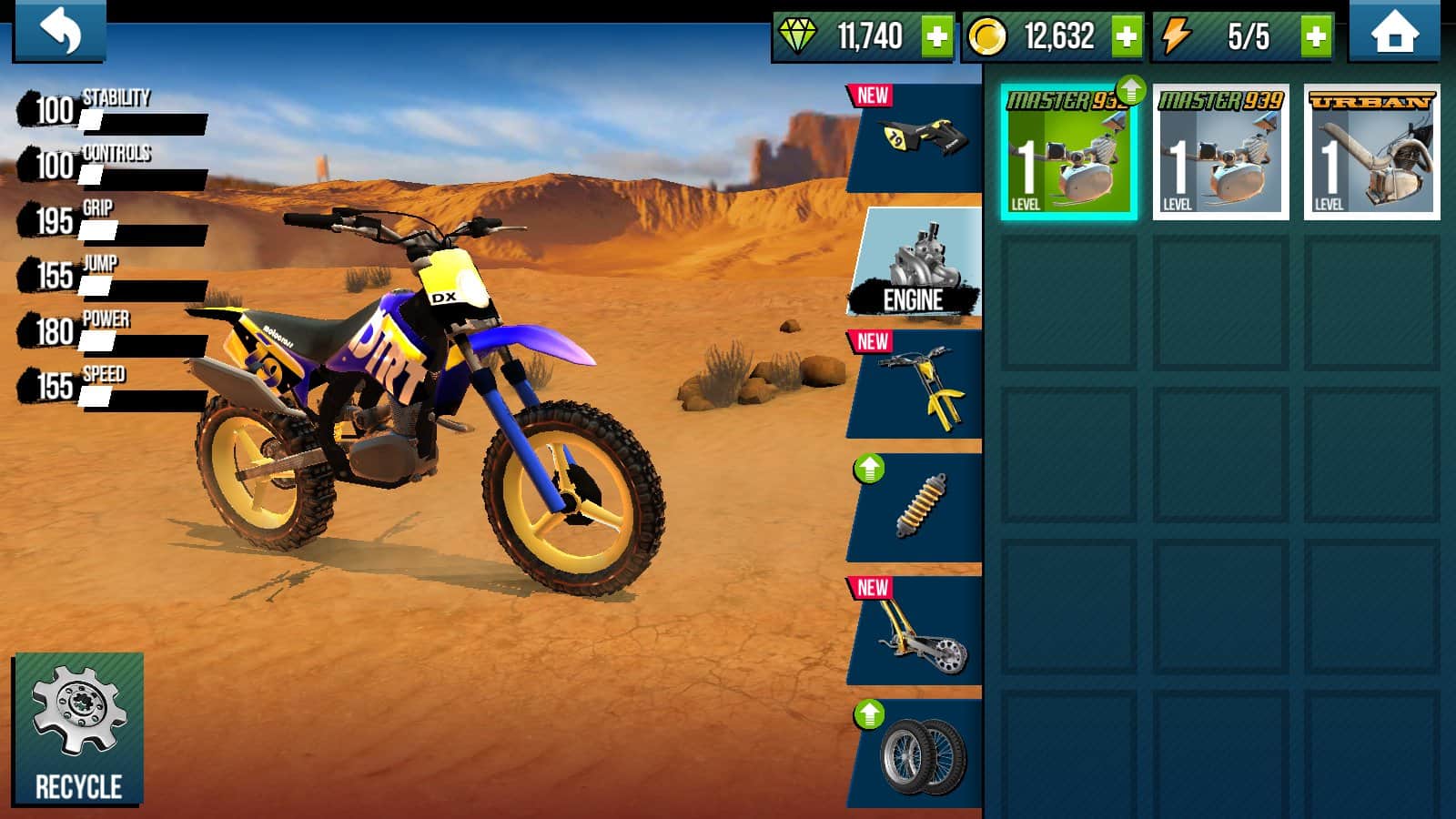Select the Engine parts tab
Viewport: 1456px width, 819px height.
tap(915, 262)
